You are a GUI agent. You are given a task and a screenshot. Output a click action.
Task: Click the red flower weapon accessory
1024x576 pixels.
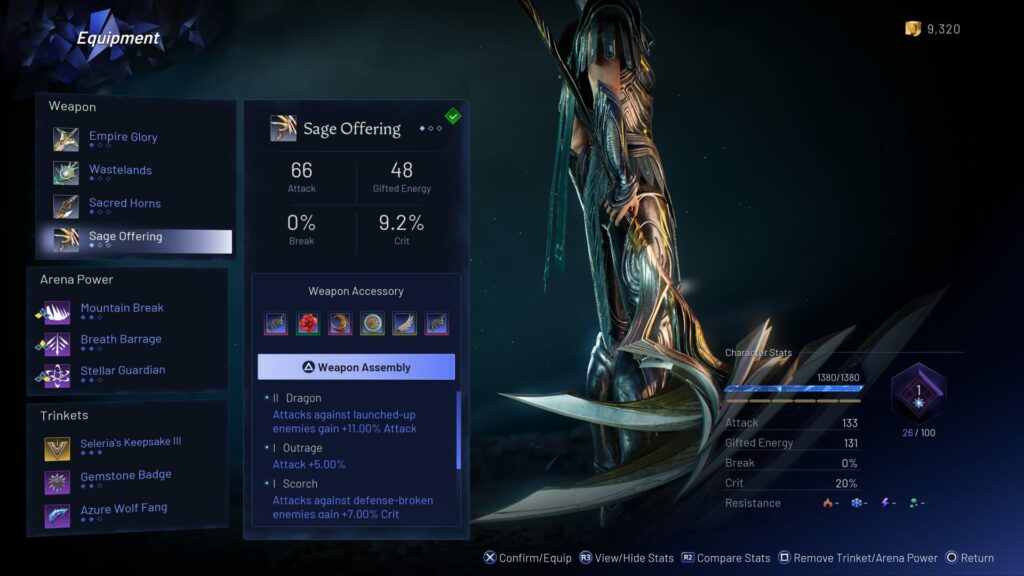point(308,323)
